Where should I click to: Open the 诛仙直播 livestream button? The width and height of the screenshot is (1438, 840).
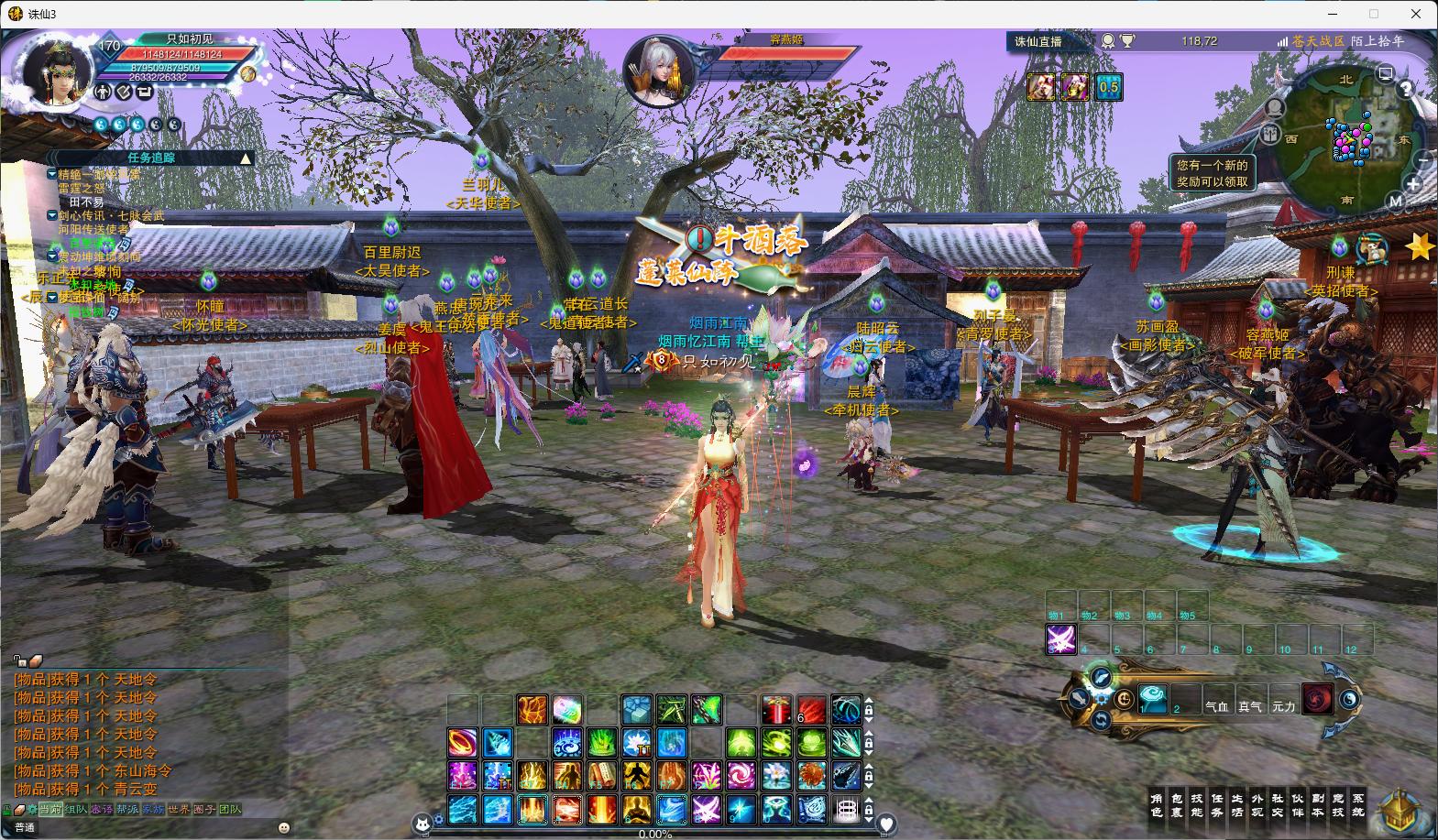click(1038, 41)
